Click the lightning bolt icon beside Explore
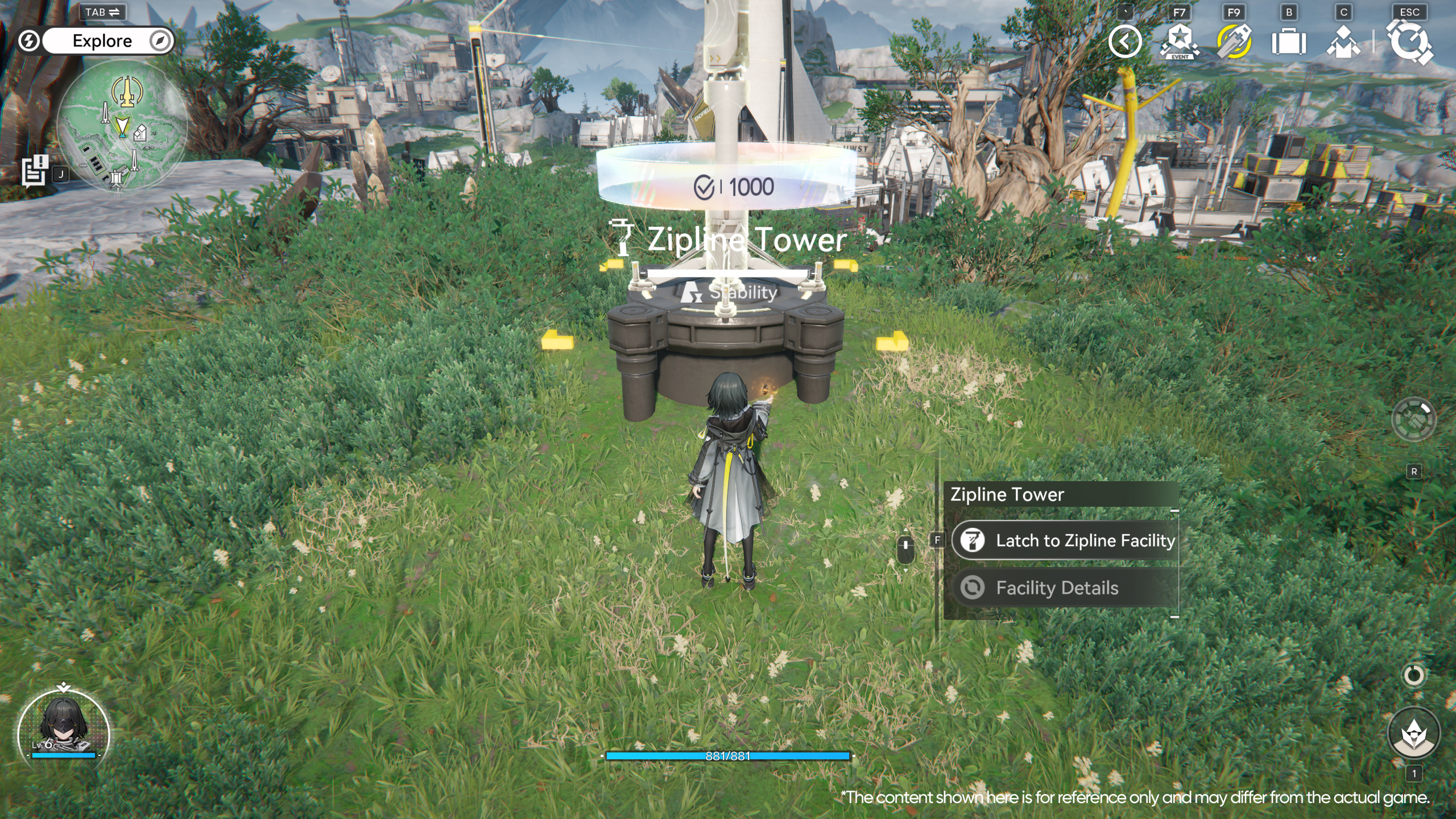The image size is (1456, 819). click(x=28, y=41)
